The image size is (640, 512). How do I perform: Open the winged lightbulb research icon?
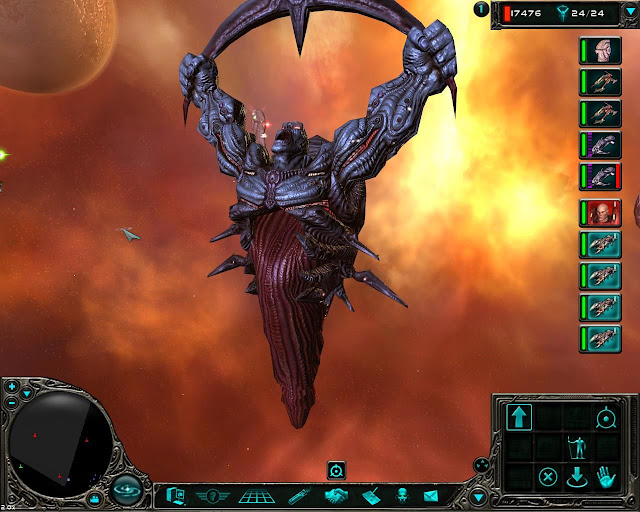(x=212, y=495)
